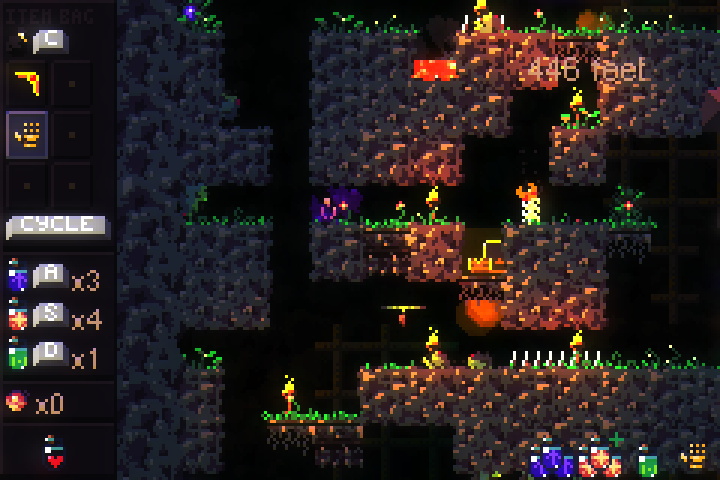This screenshot has width=720, height=480.
Task: Use the green potion beside the D key
Action: [x=18, y=356]
